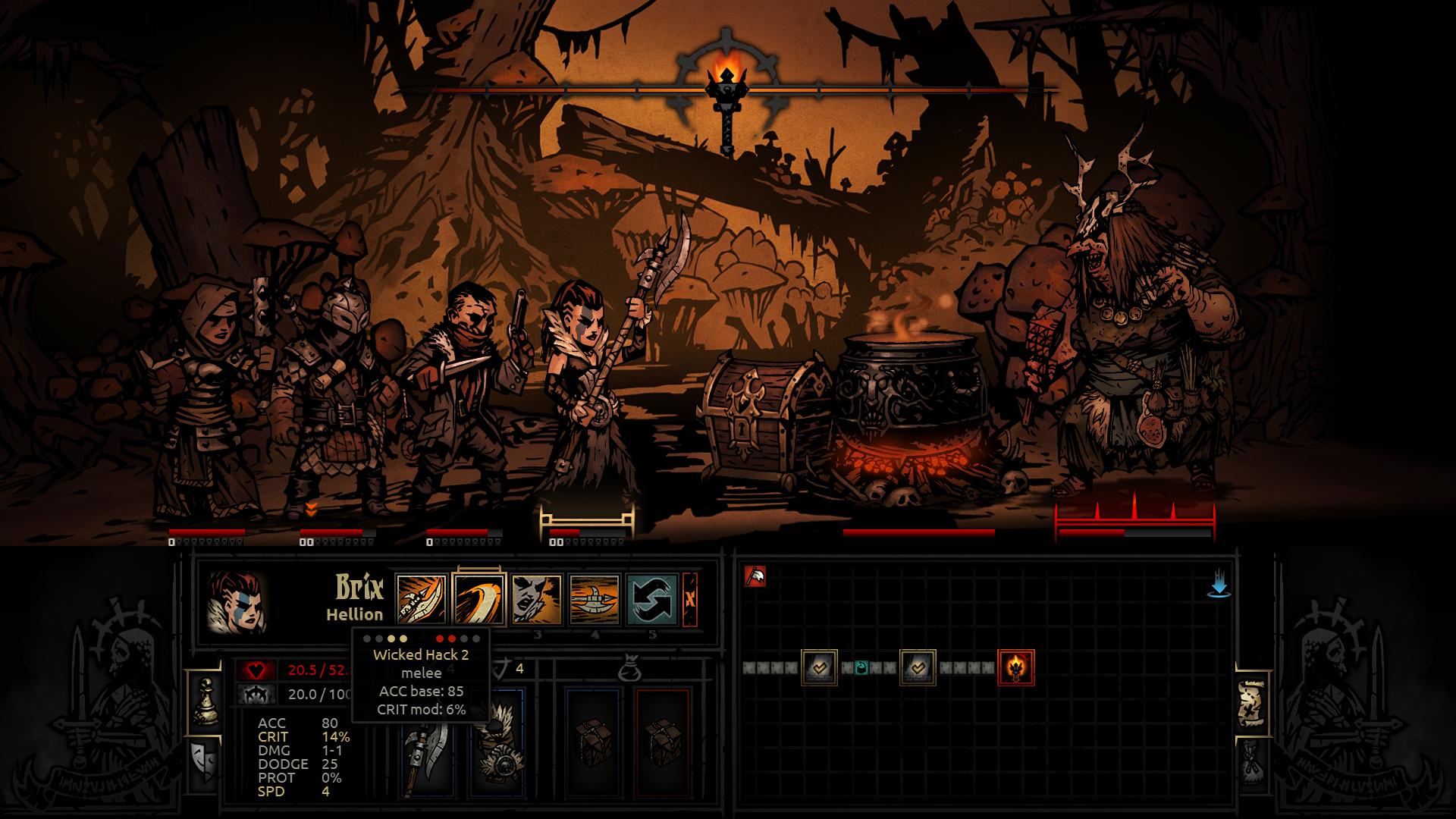Click the red-bordered trinket crate slot
Viewport: 1456px width, 819px height.
point(662,742)
